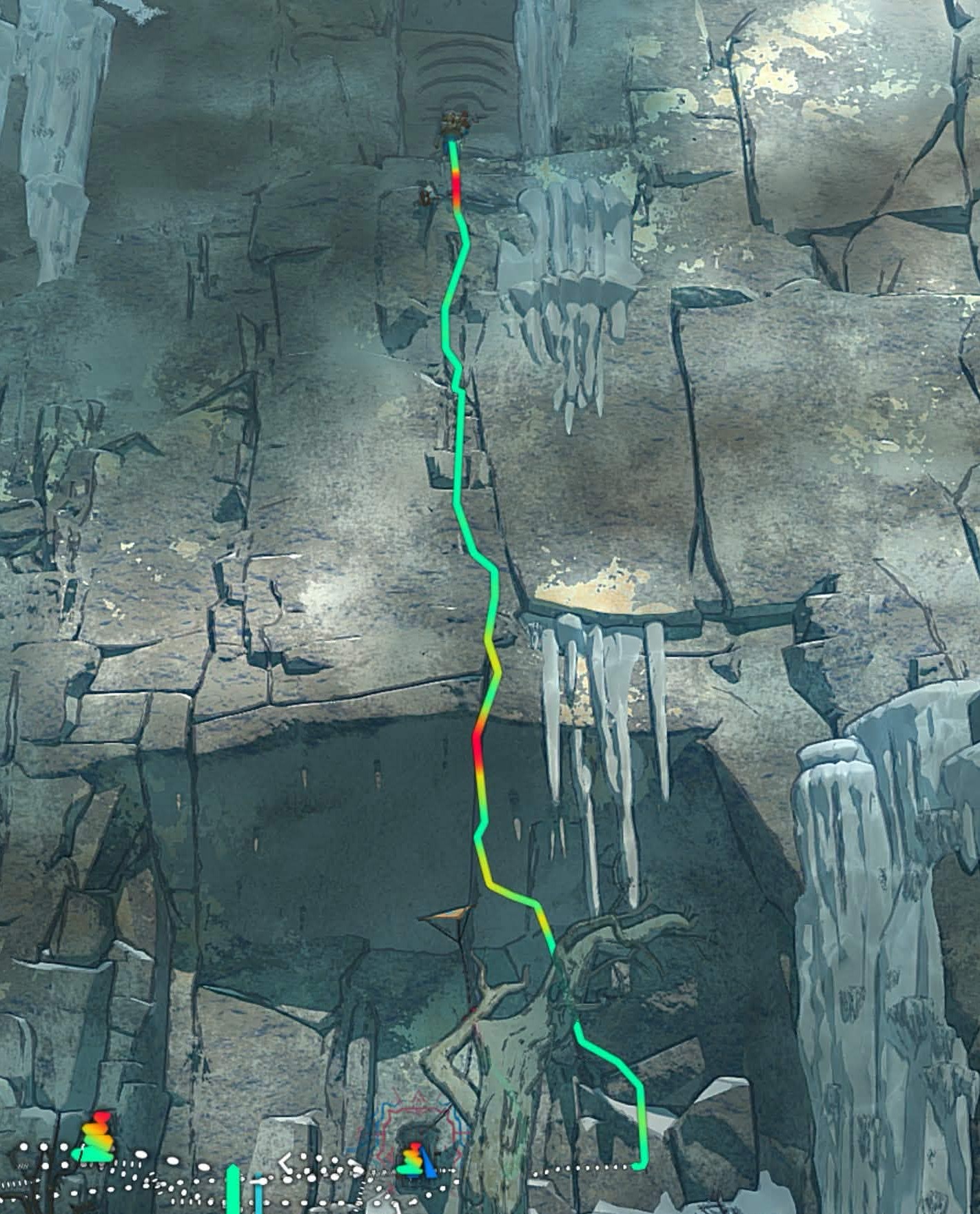Expand the left chevron on the dotted path
The height and width of the screenshot is (1214, 980).
click(286, 1161)
